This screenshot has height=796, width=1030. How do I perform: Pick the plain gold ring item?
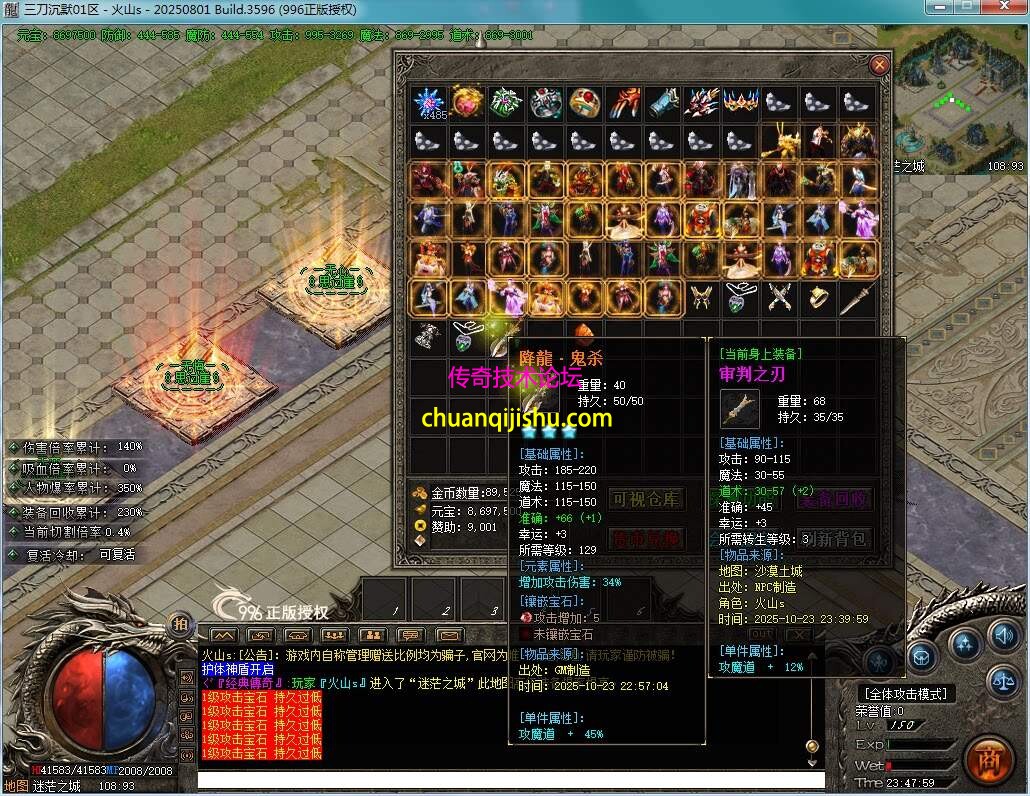pyautogui.click(x=818, y=297)
